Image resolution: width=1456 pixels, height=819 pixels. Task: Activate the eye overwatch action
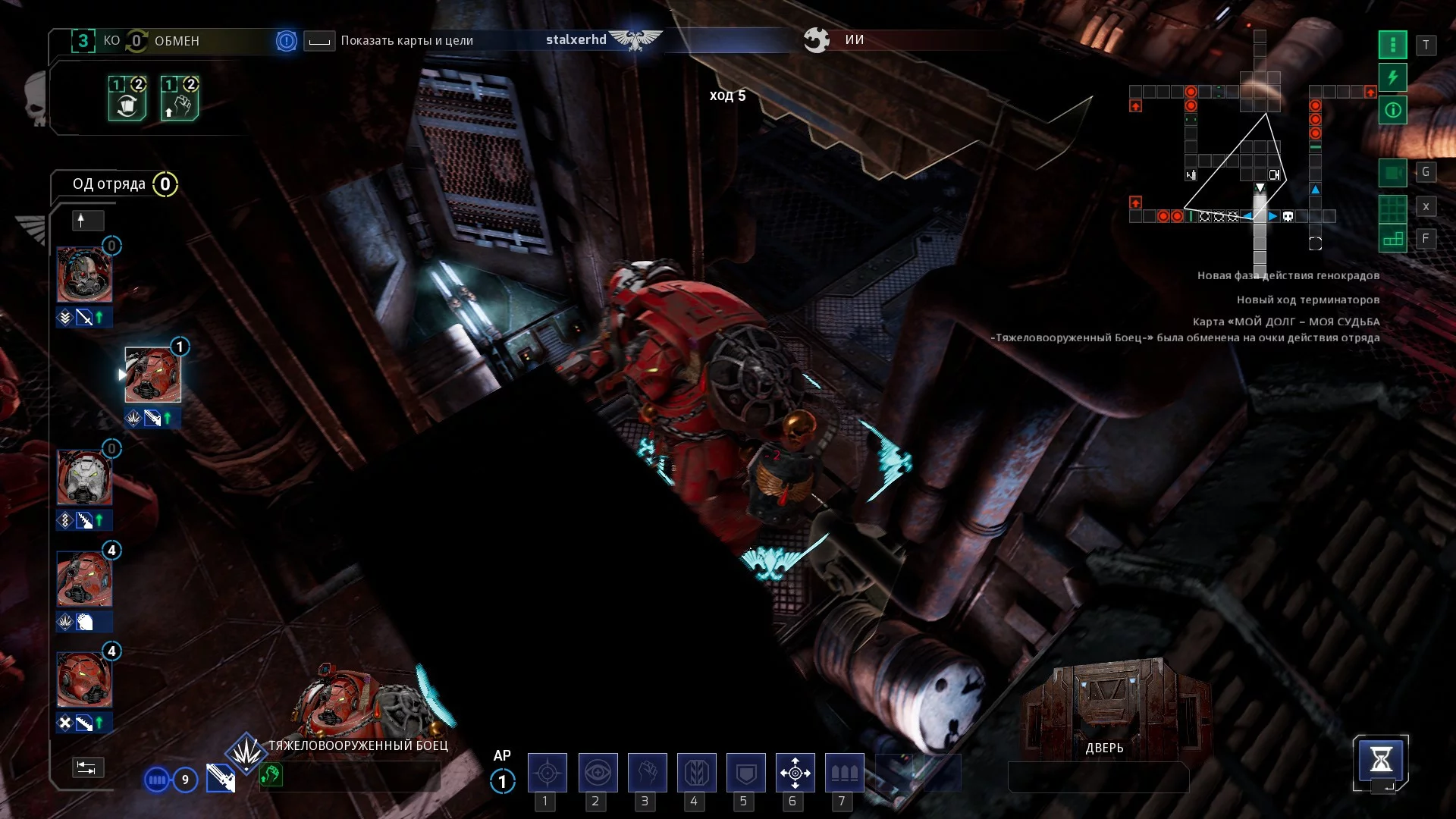click(598, 773)
